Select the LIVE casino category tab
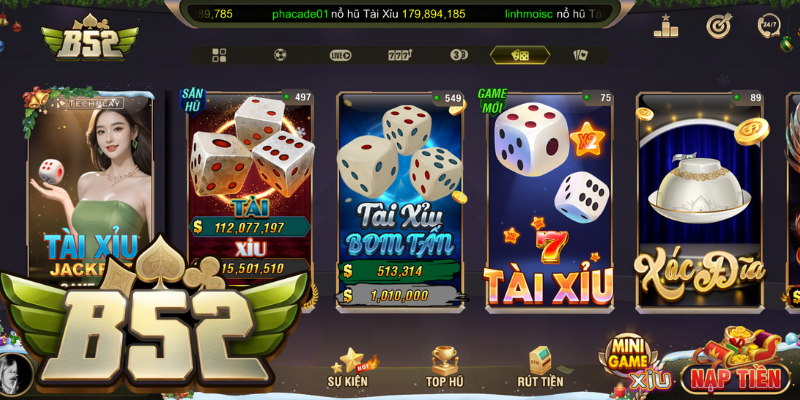 (x=340, y=55)
